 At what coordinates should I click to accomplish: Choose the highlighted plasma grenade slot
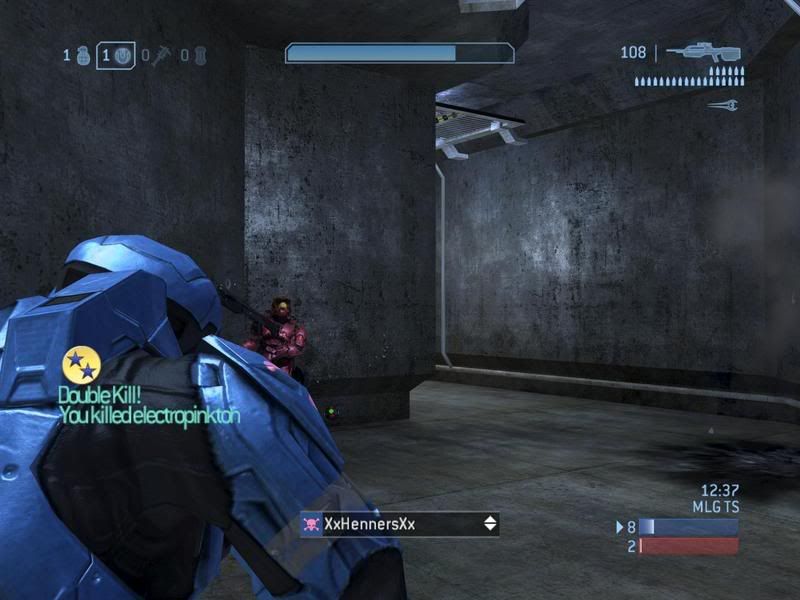(x=122, y=55)
